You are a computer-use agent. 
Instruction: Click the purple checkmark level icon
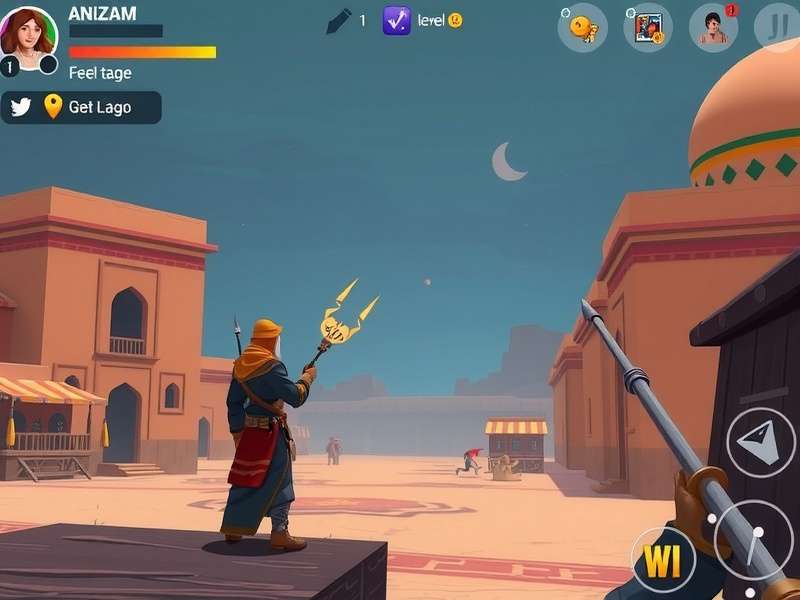[x=396, y=20]
